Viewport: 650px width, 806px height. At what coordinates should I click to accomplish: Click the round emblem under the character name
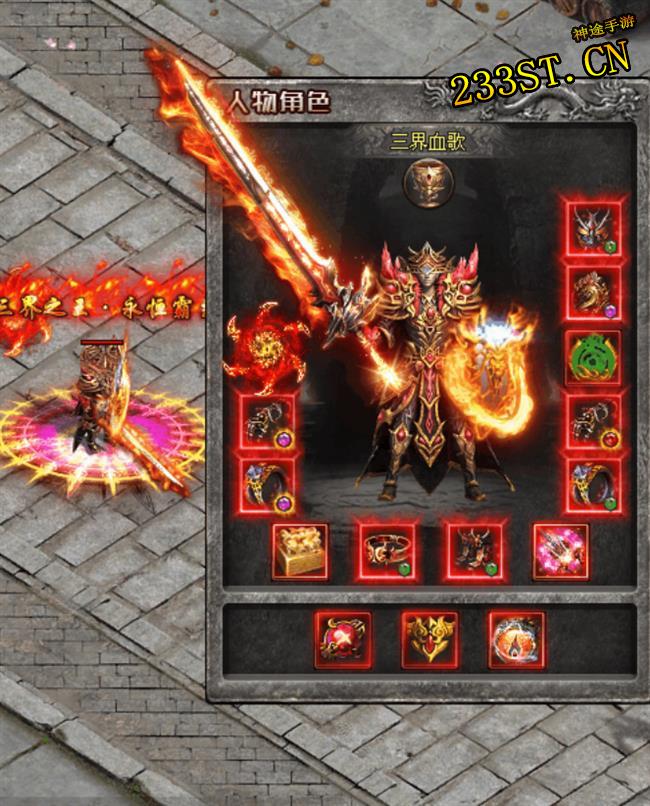pos(429,181)
